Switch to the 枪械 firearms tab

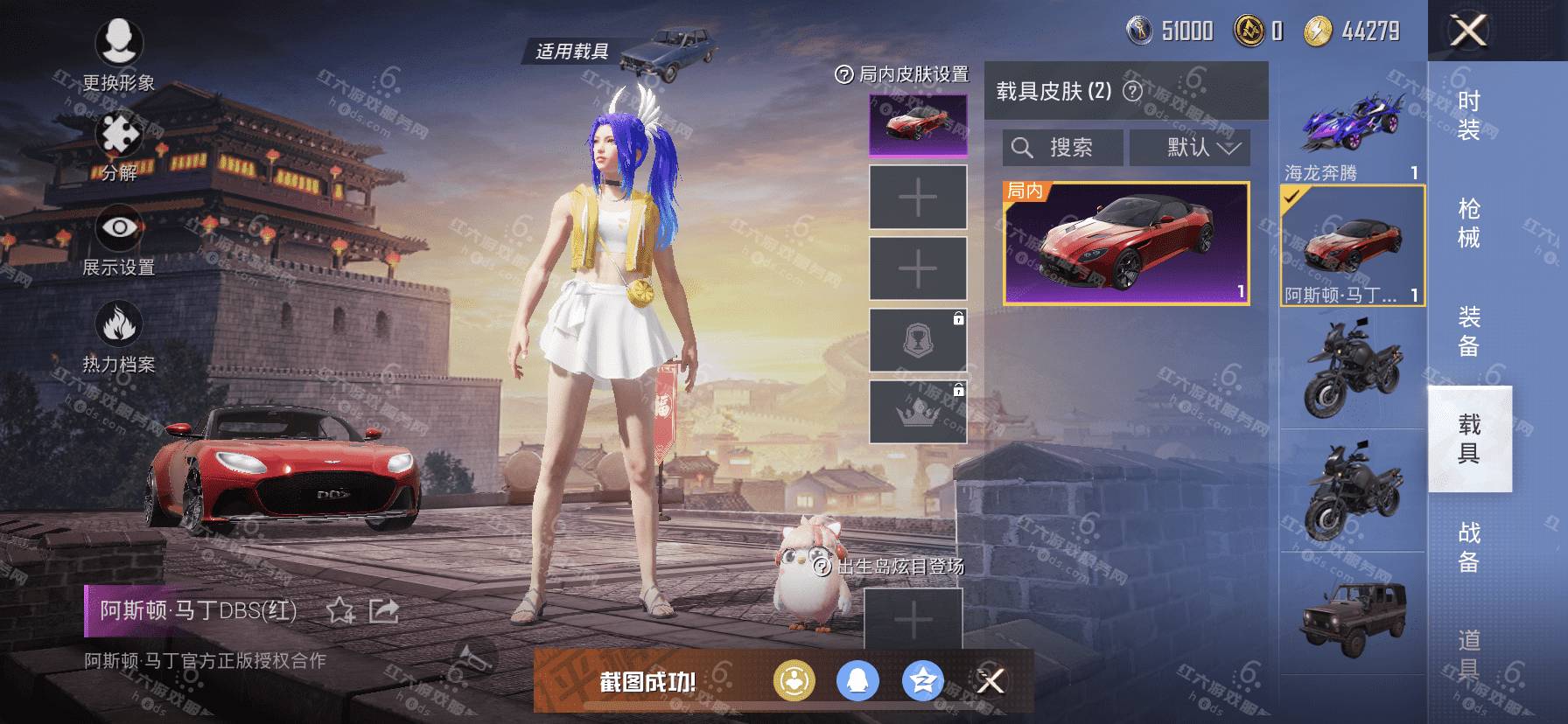(1468, 223)
